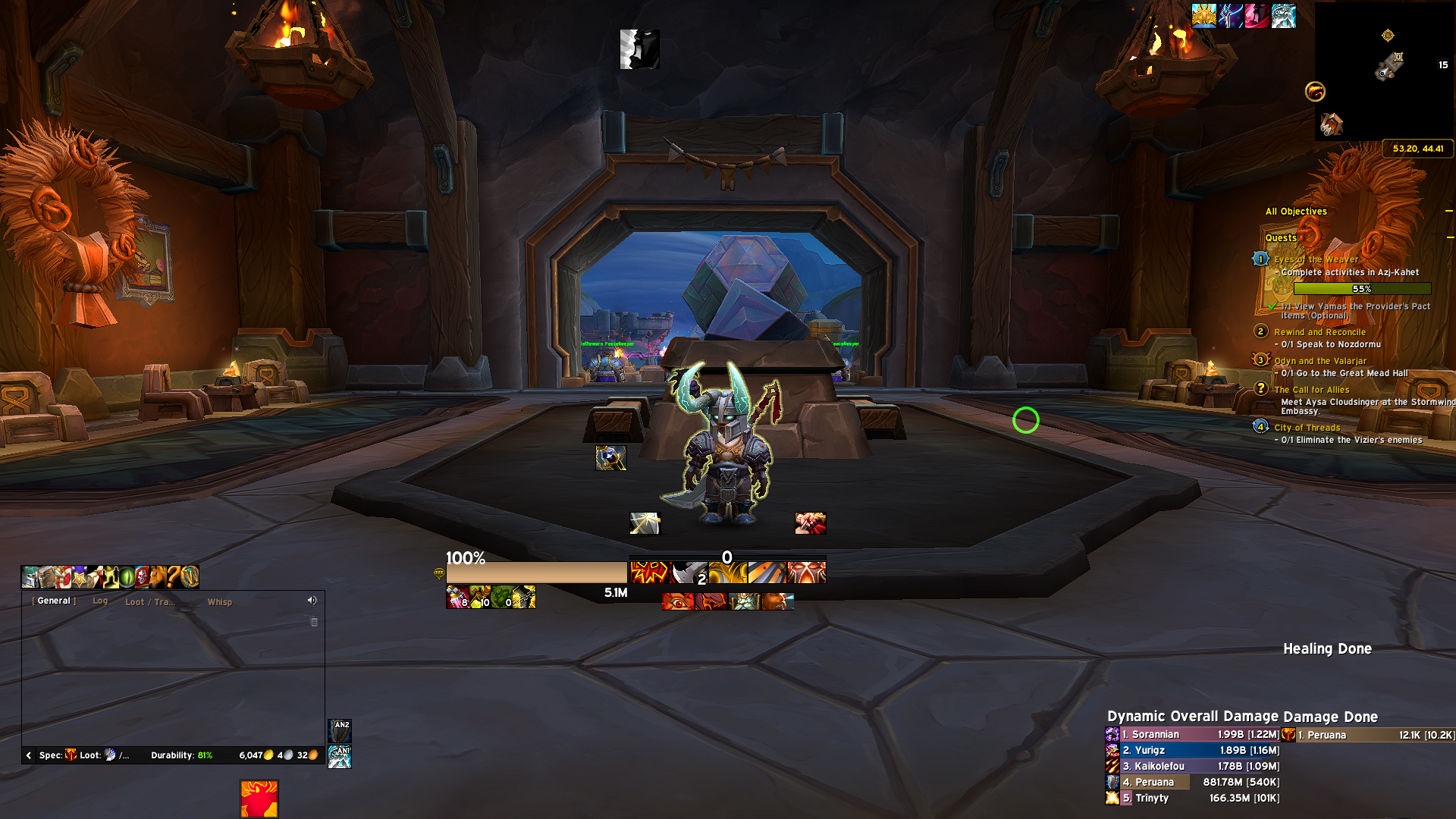This screenshot has height=819, width=1456.
Task: Switch to the General chat tab
Action: click(x=54, y=601)
